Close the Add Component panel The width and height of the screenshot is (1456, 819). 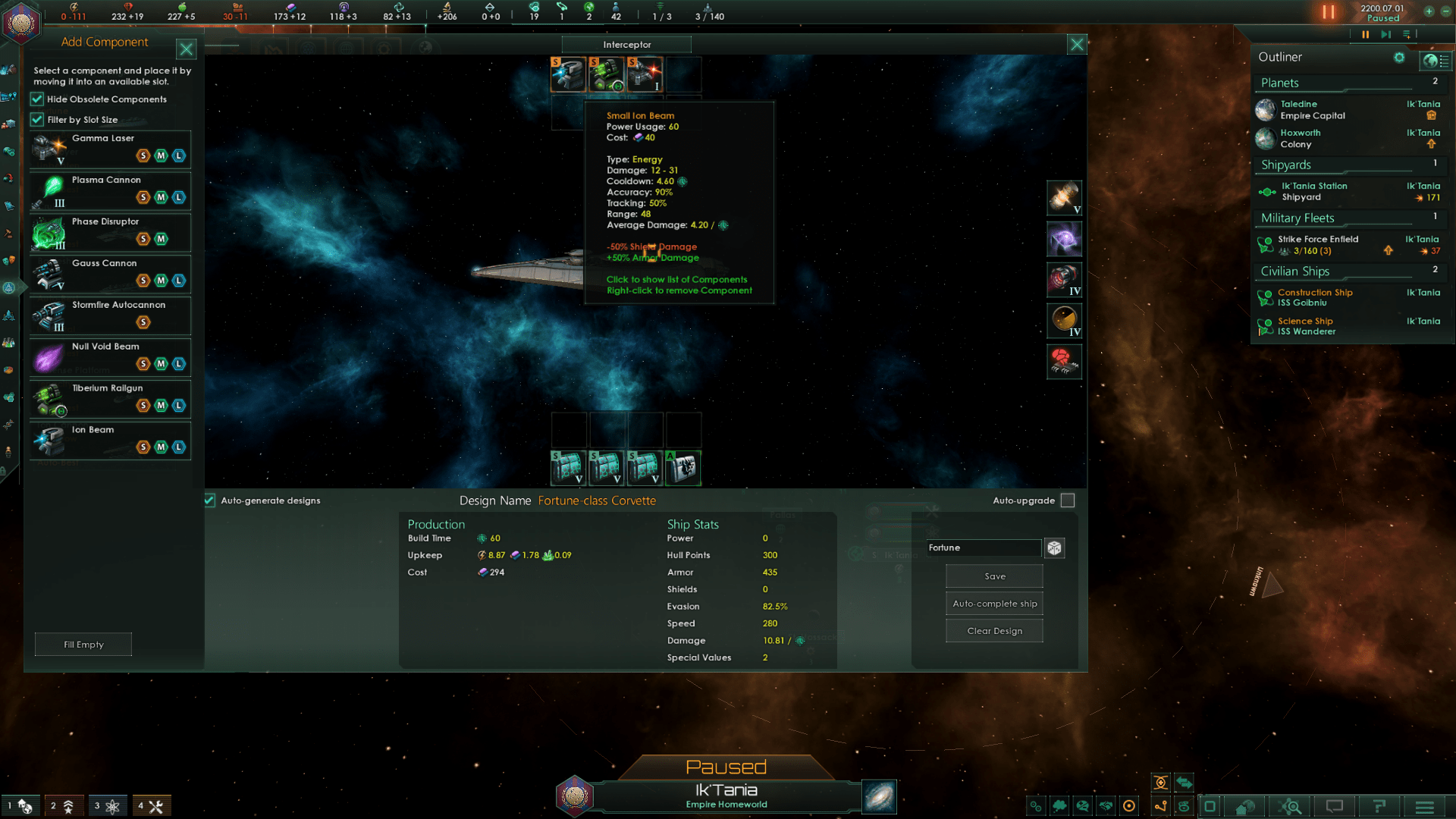[x=186, y=49]
